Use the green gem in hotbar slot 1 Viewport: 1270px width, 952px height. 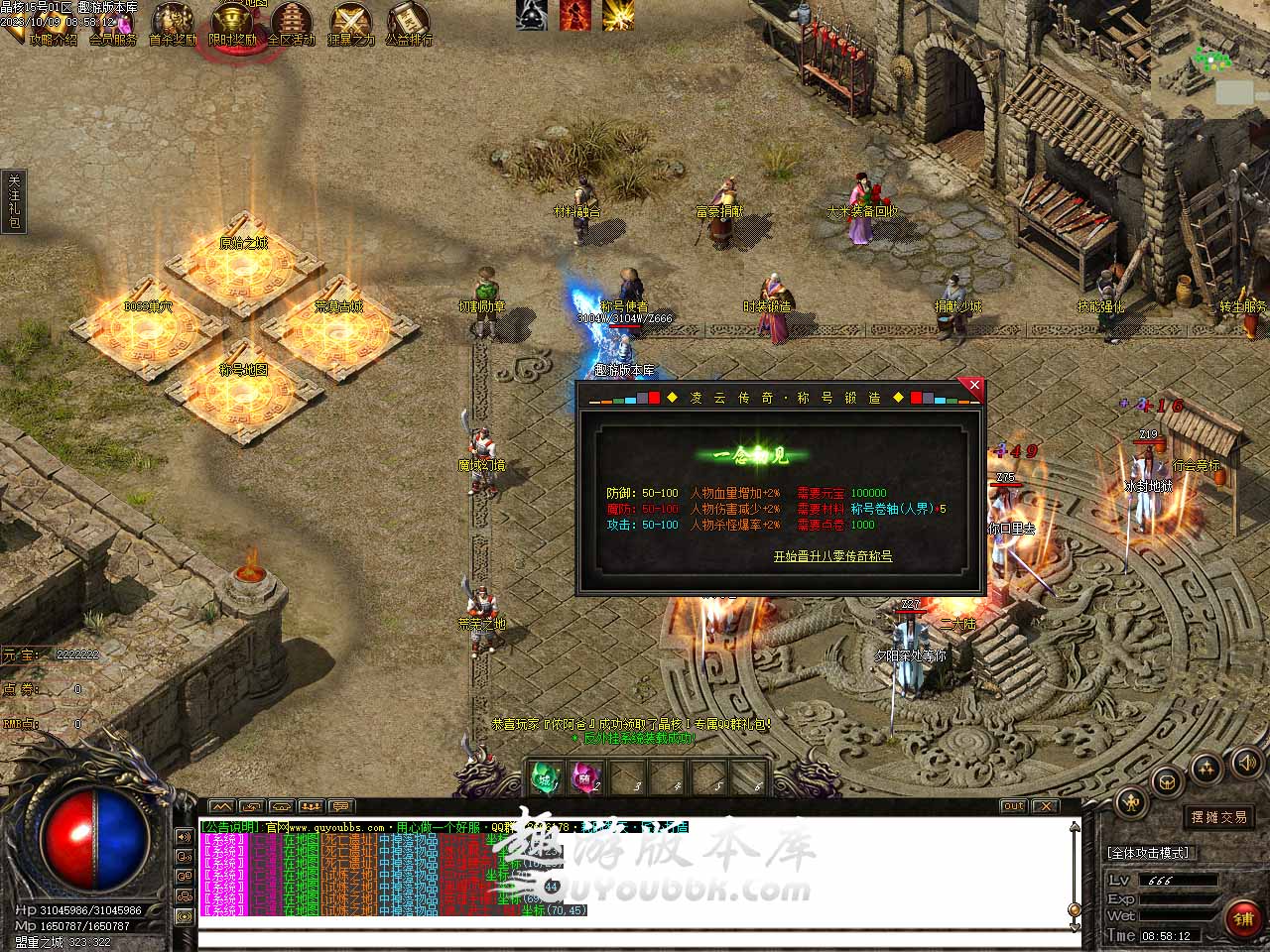pos(545,777)
